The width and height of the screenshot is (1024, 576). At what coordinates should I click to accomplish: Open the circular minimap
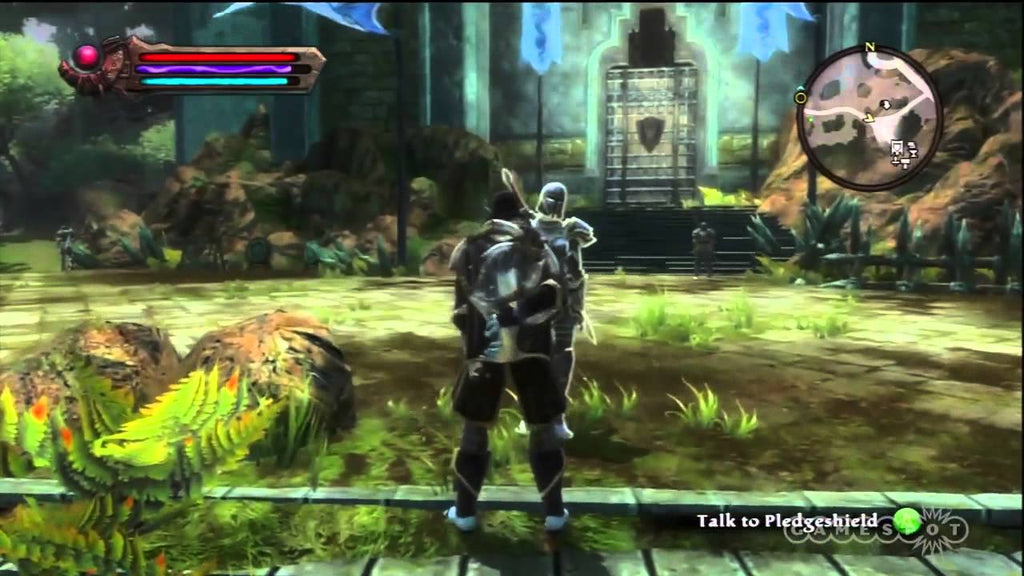click(870, 118)
